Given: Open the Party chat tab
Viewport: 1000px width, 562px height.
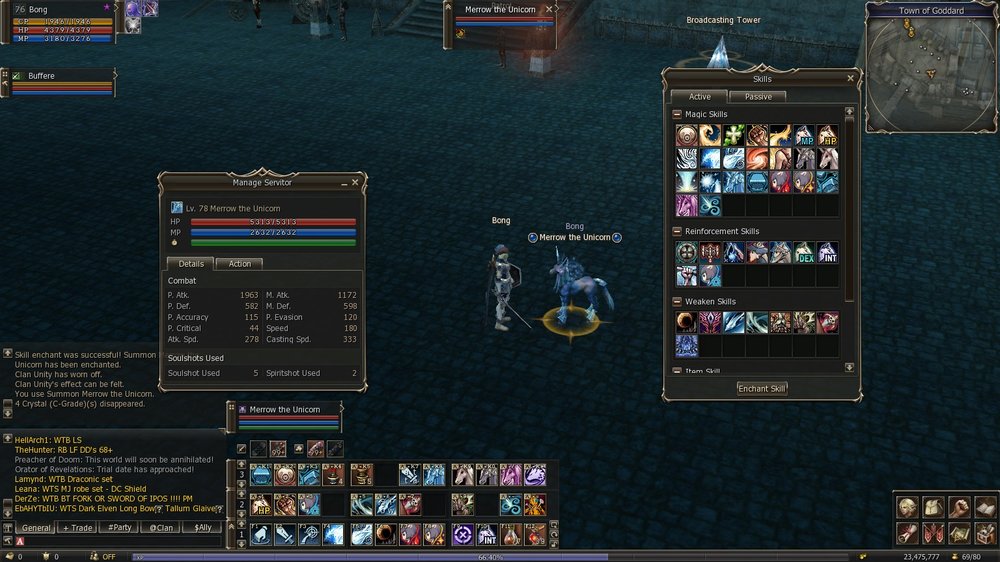Looking at the screenshot, I should click(121, 527).
